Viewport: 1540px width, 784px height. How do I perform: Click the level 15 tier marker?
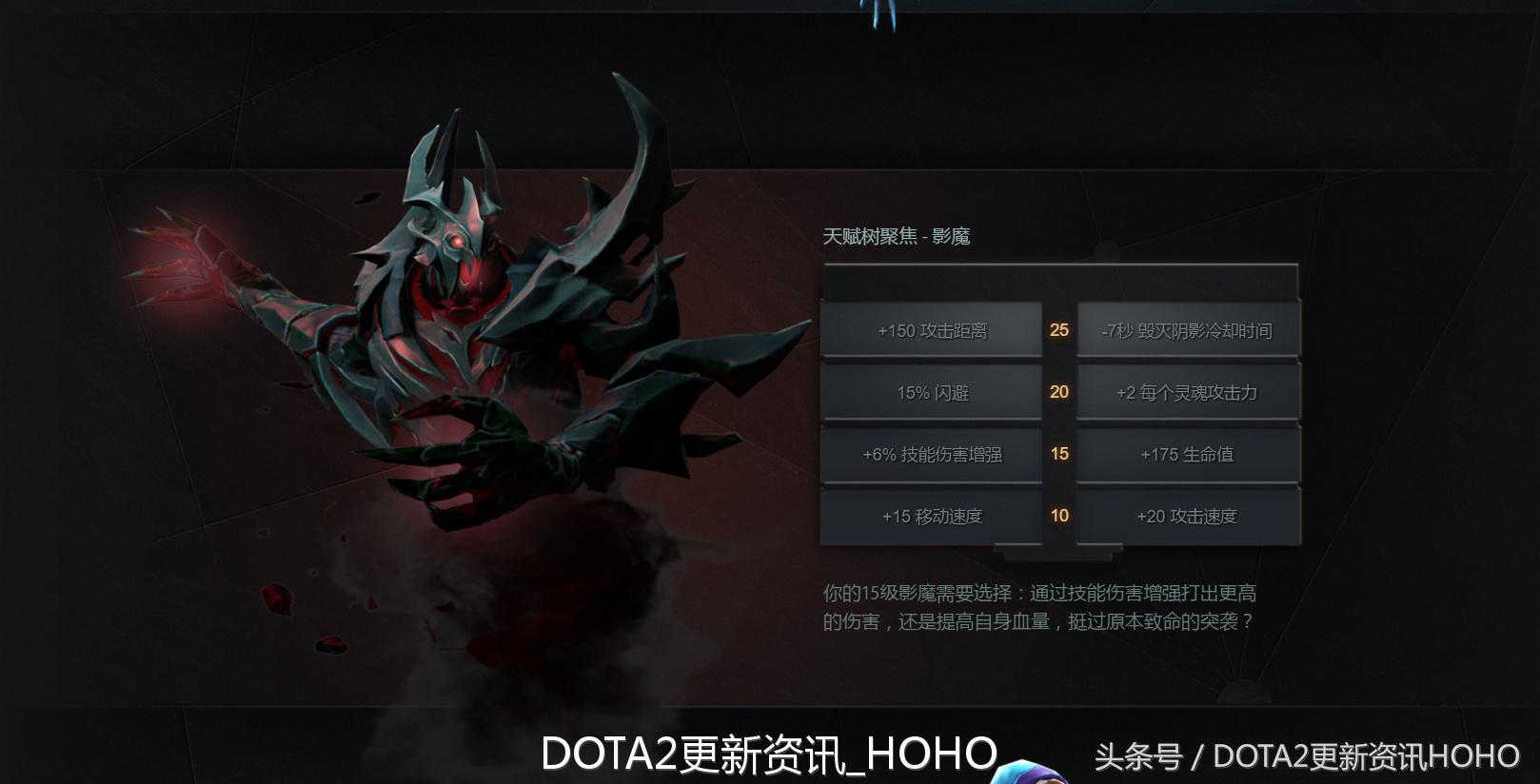(x=1058, y=454)
